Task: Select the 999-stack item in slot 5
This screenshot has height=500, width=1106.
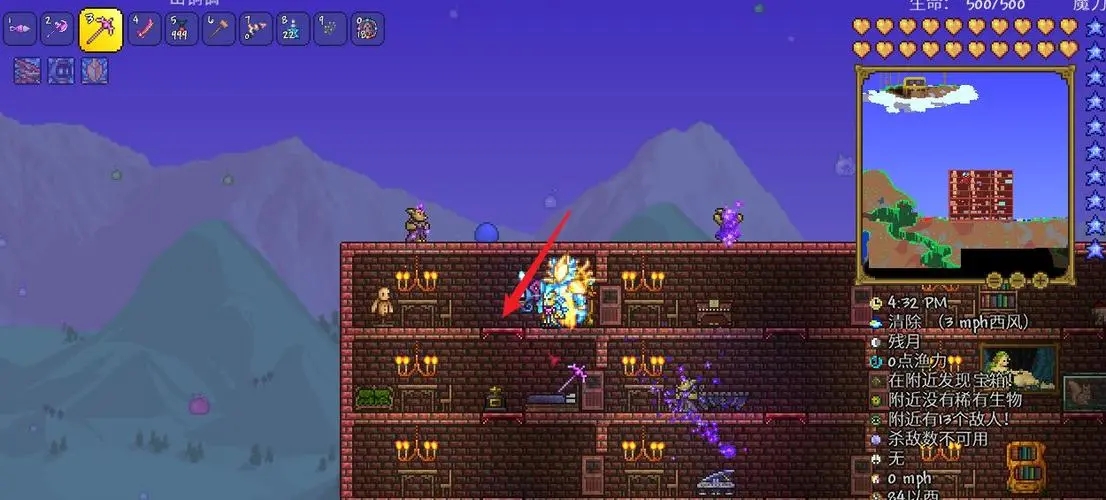Action: coord(182,29)
